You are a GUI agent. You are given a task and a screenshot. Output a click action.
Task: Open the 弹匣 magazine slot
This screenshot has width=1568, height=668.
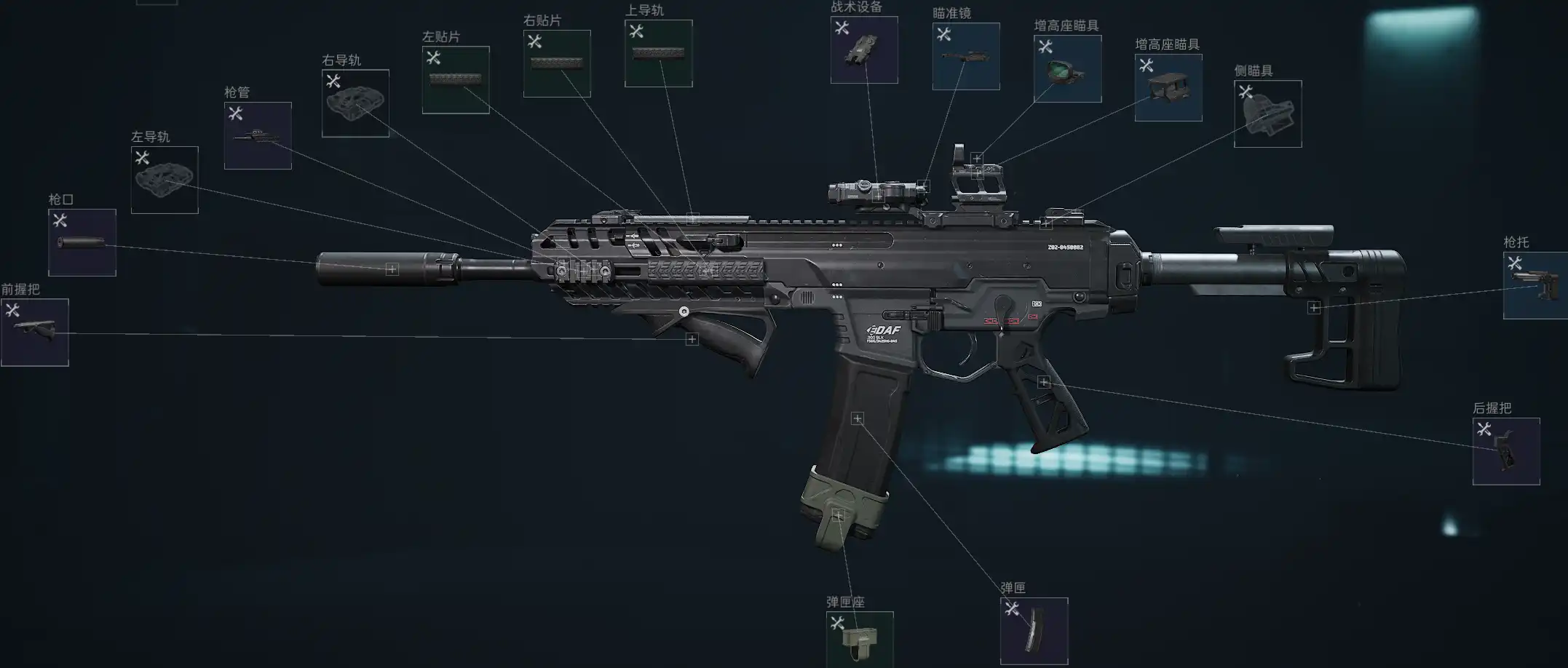[x=1034, y=631]
